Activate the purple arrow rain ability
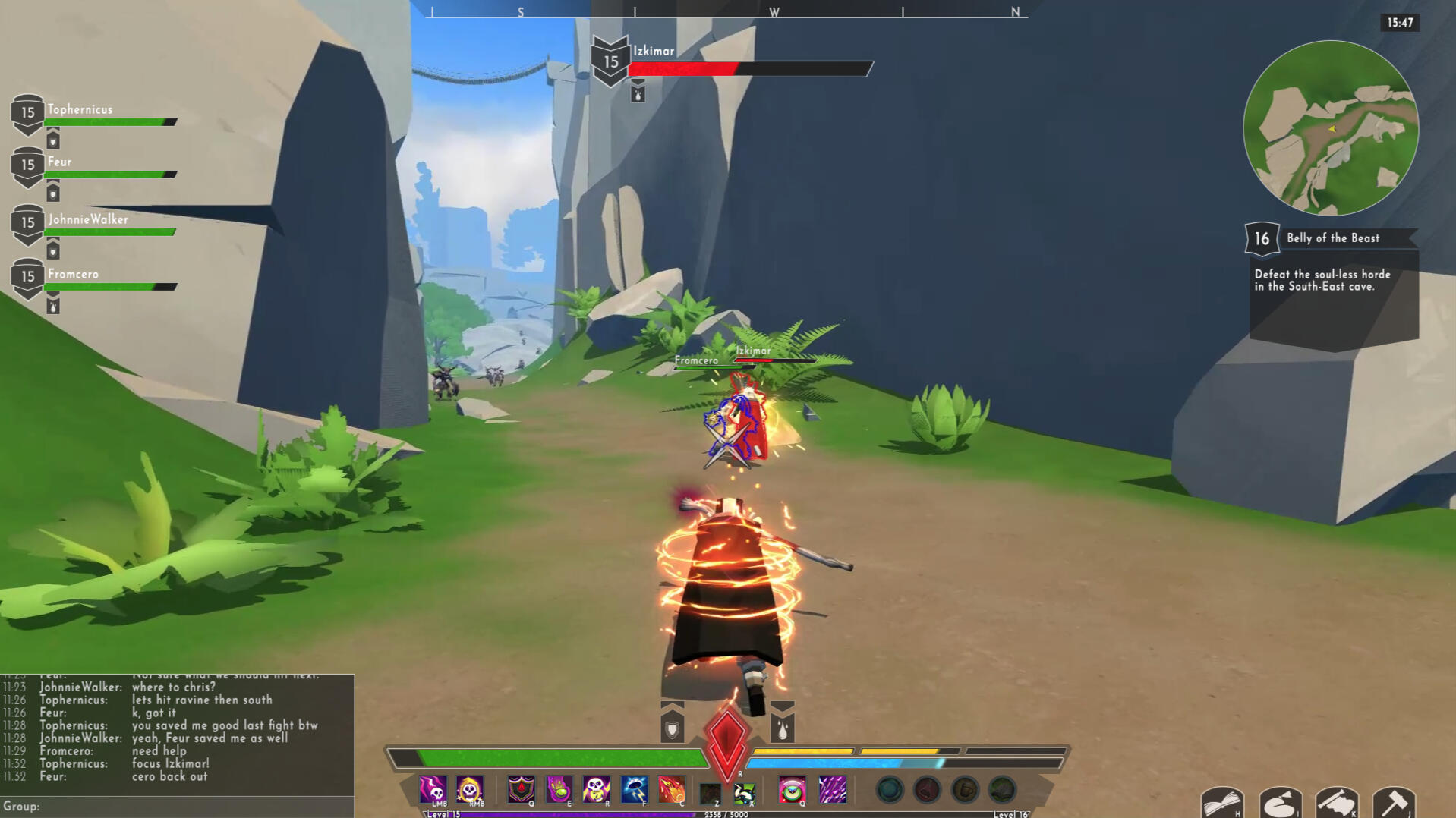Viewport: 1456px width, 818px height. [x=832, y=790]
